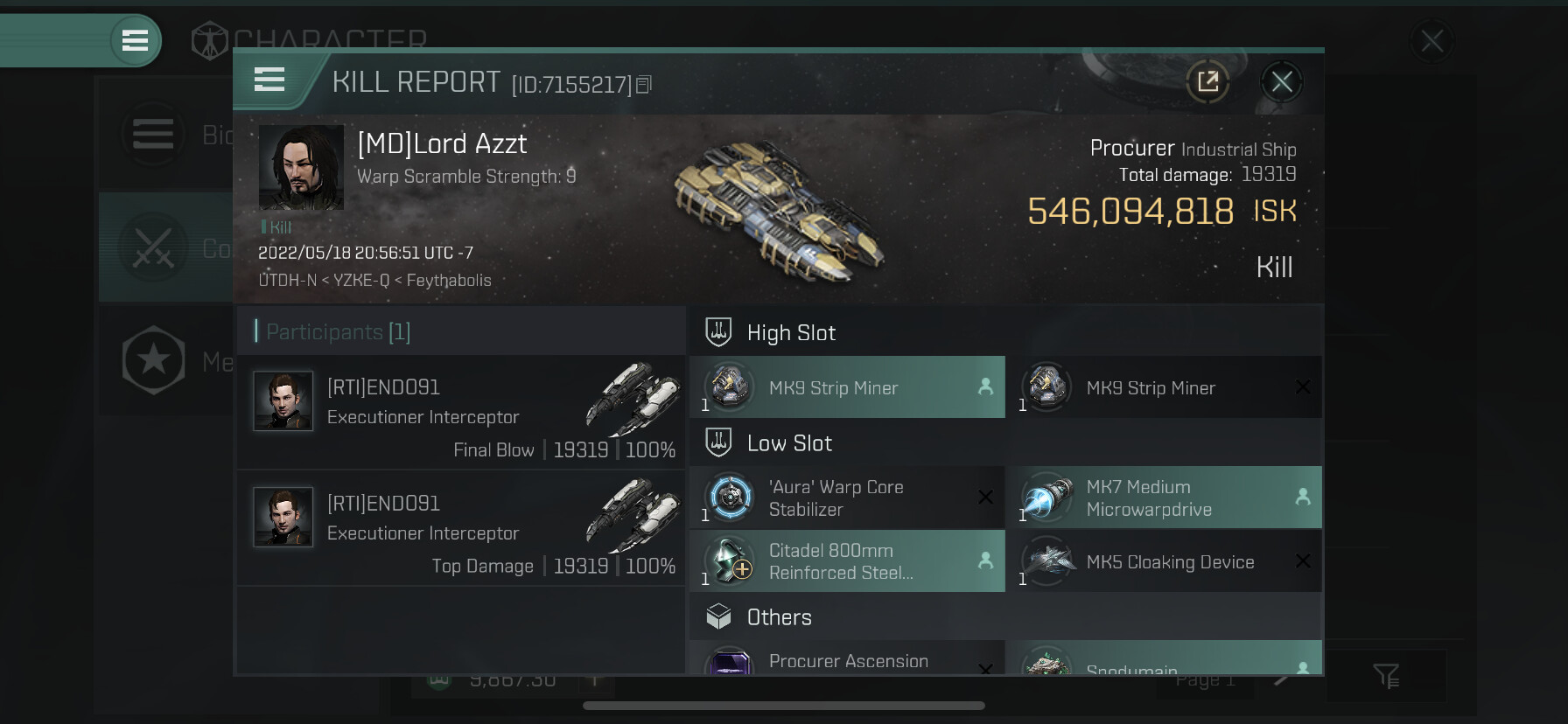Select the MK5 Cloaking Device item

[1164, 561]
